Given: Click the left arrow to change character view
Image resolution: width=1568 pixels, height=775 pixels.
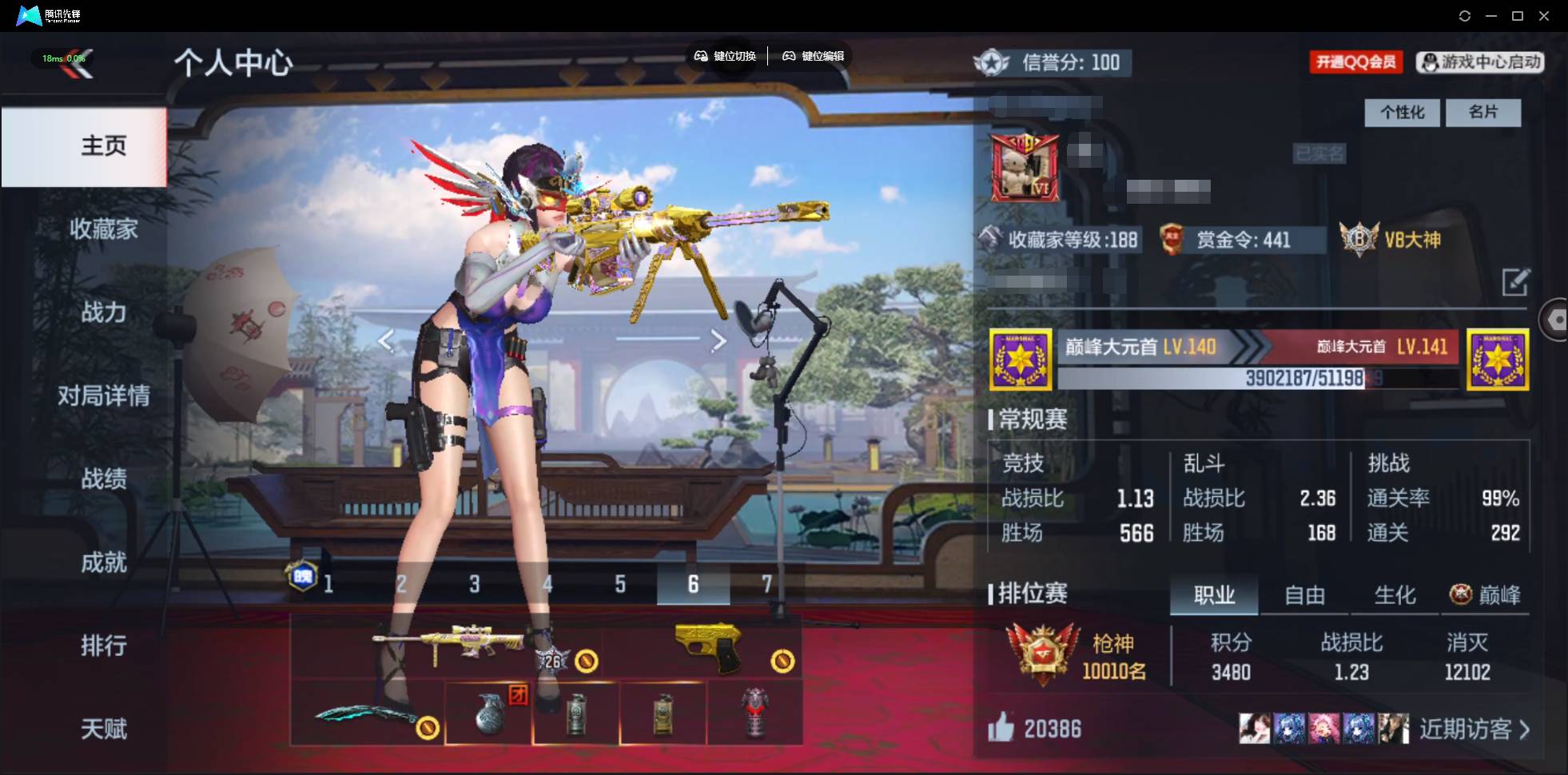Looking at the screenshot, I should point(388,340).
